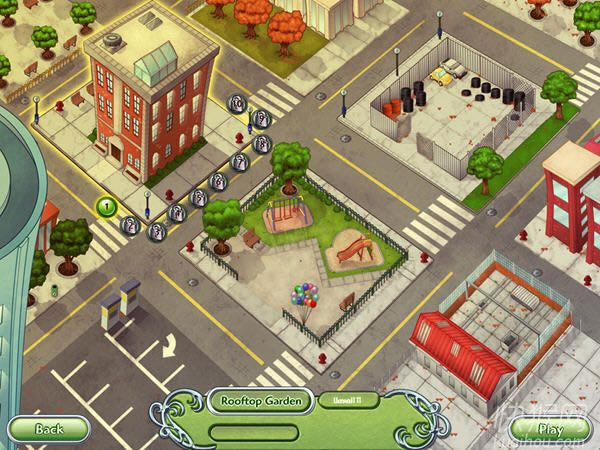Choose the locked level 10 node
The height and width of the screenshot is (450, 600).
click(x=237, y=102)
